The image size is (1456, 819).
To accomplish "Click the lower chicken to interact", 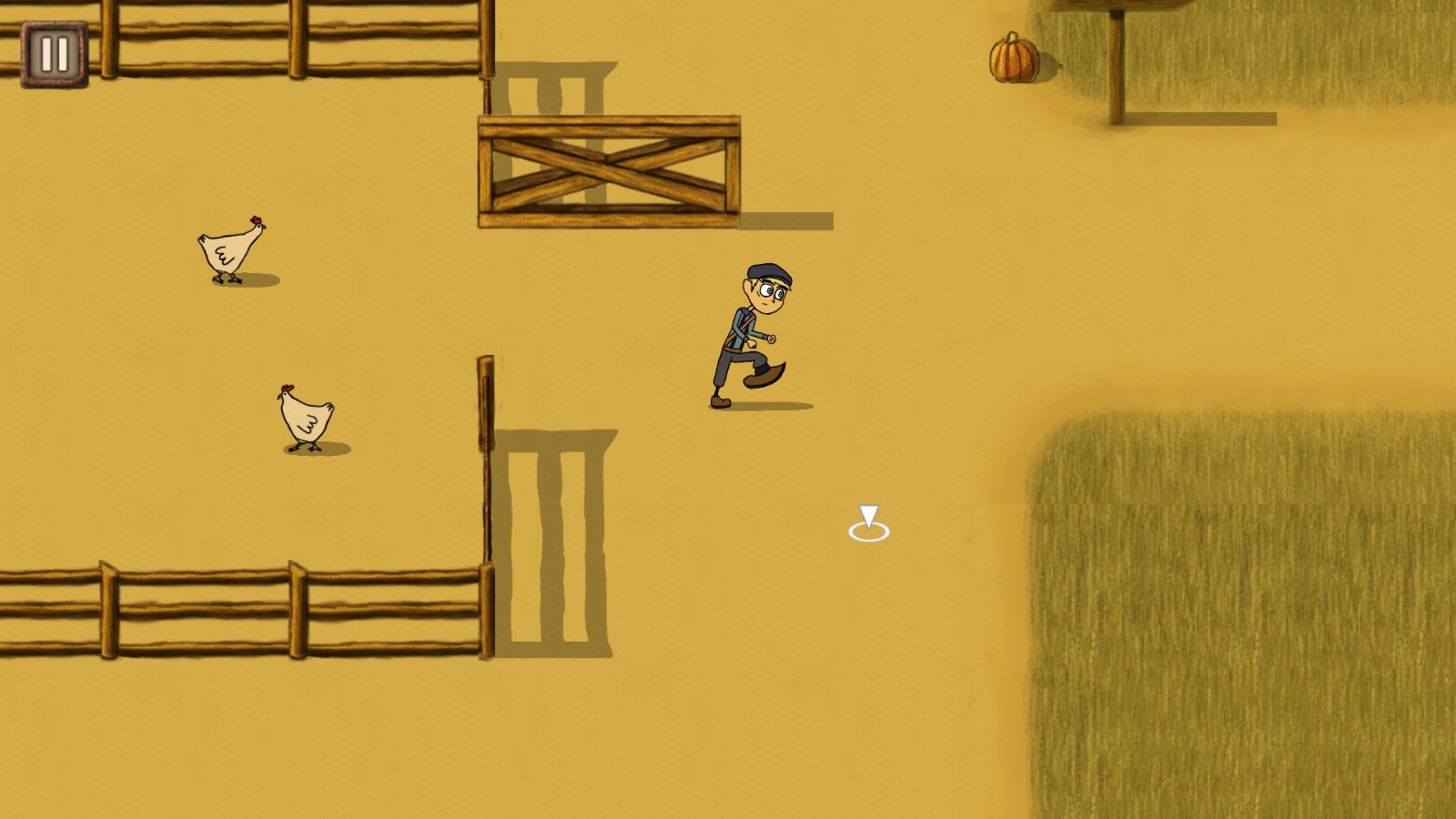I will [x=303, y=417].
